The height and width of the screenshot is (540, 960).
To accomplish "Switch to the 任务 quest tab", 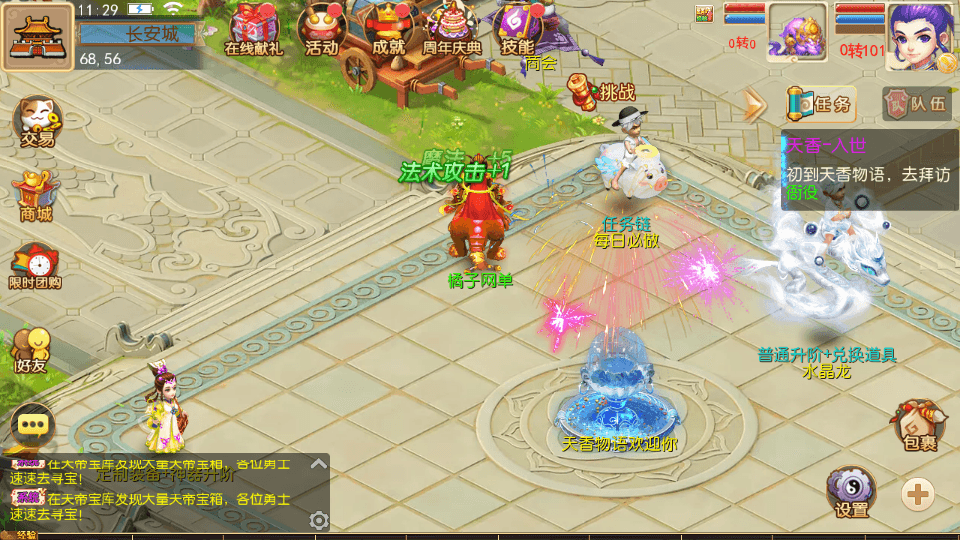I will click(x=821, y=103).
